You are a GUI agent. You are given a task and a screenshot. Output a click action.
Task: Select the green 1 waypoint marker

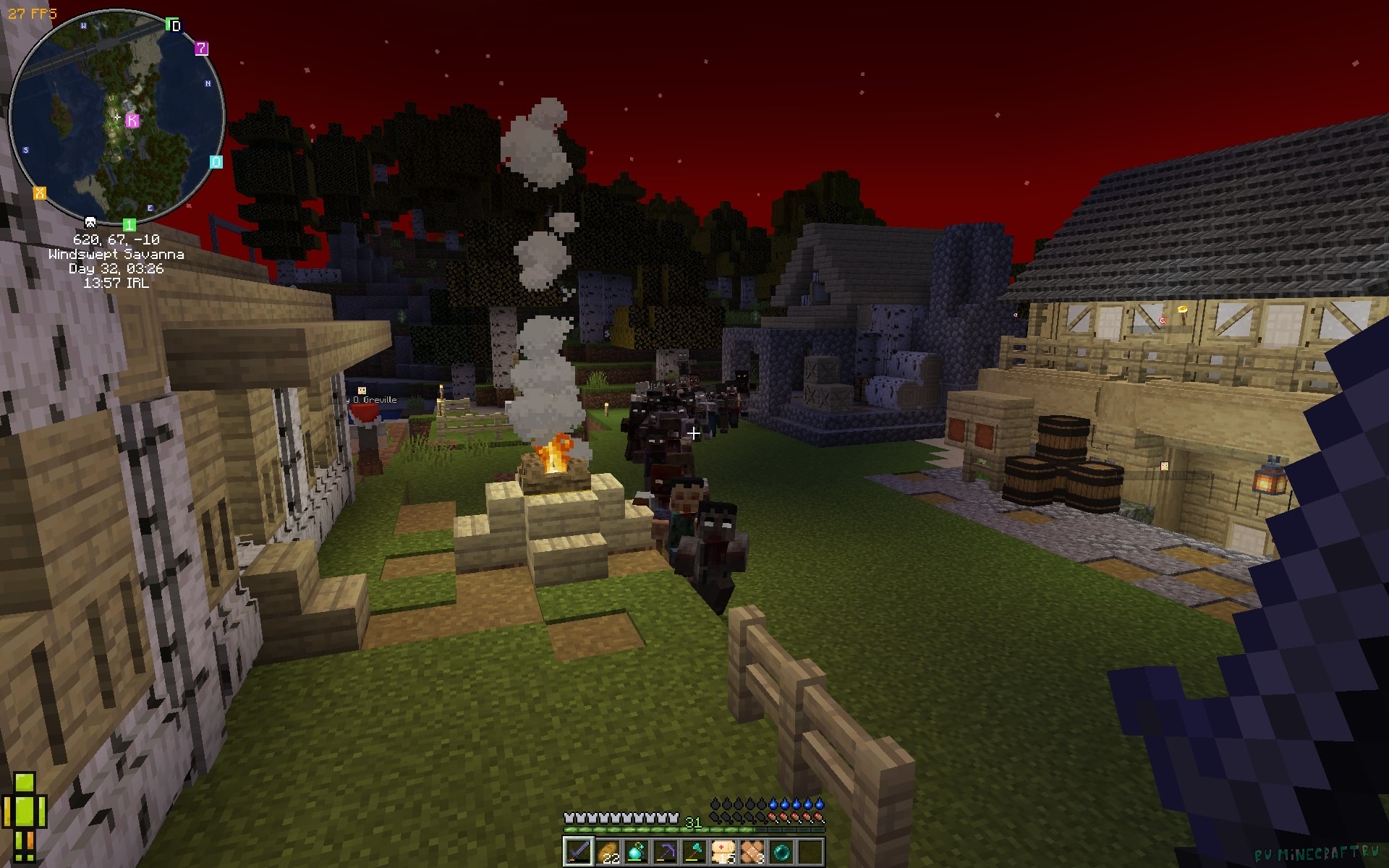coord(129,224)
